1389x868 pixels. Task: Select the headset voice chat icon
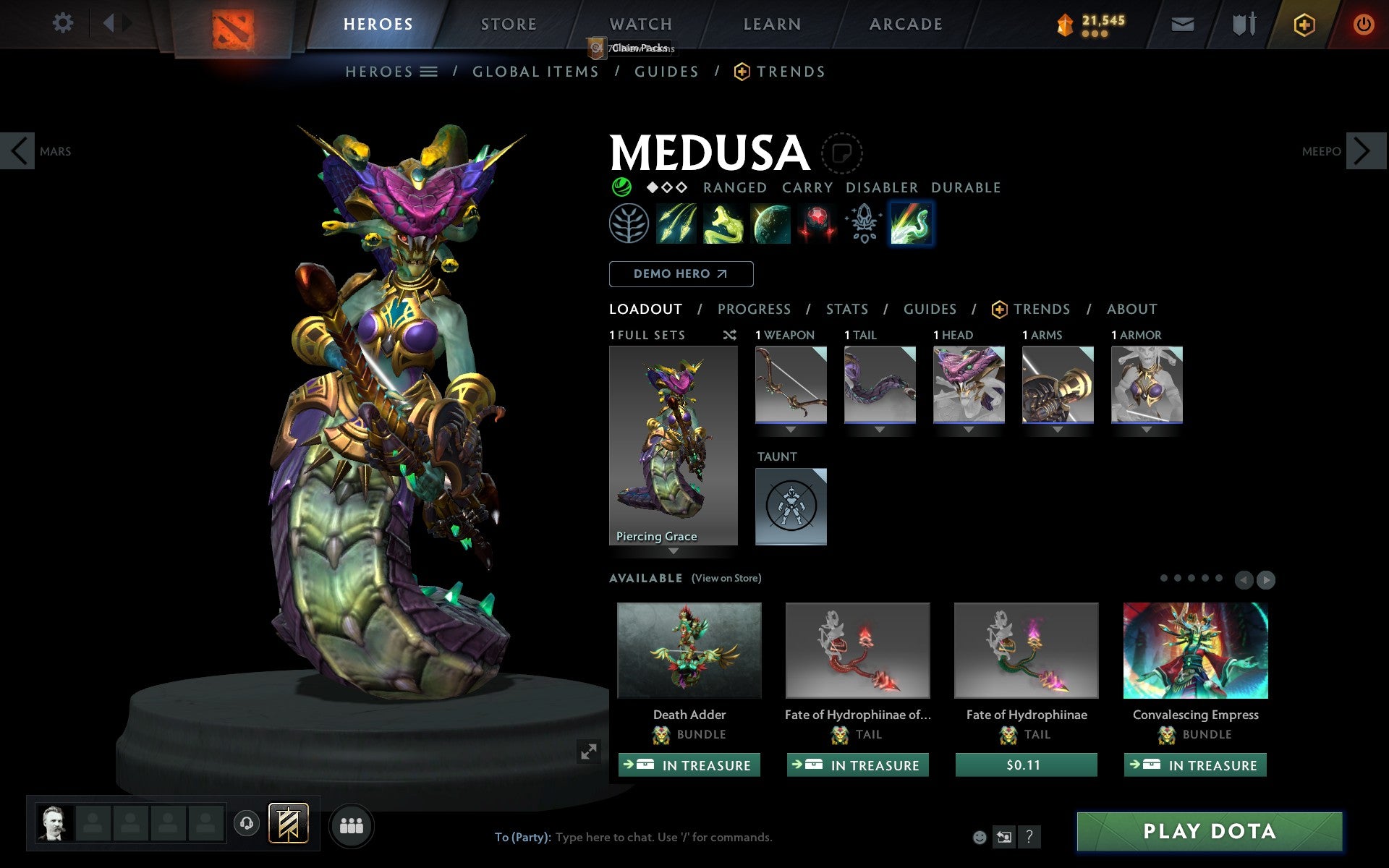pos(247,822)
